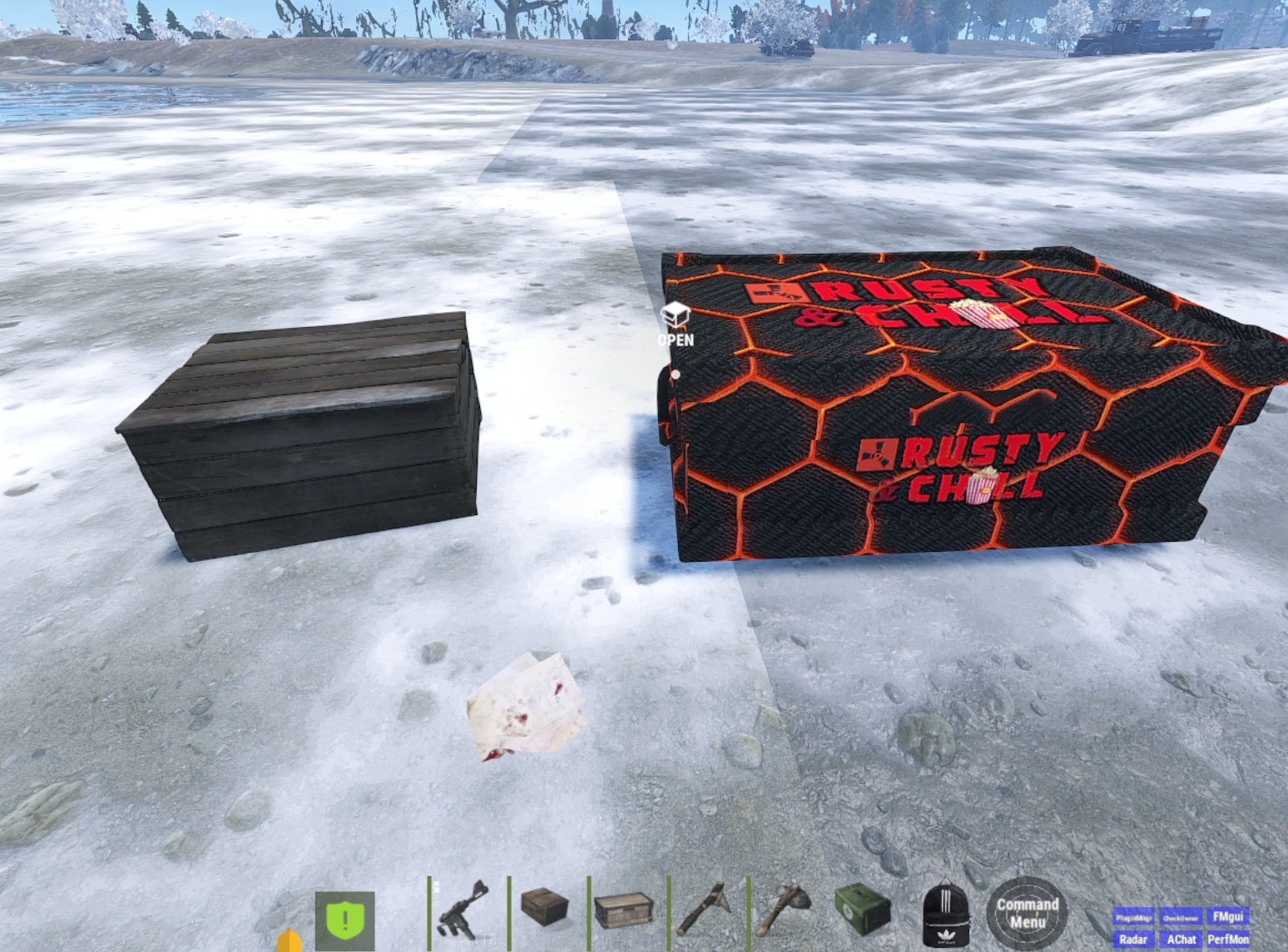Screen dimensions: 1288x952
Task: Show the PerfMon monitor
Action: 1228,940
